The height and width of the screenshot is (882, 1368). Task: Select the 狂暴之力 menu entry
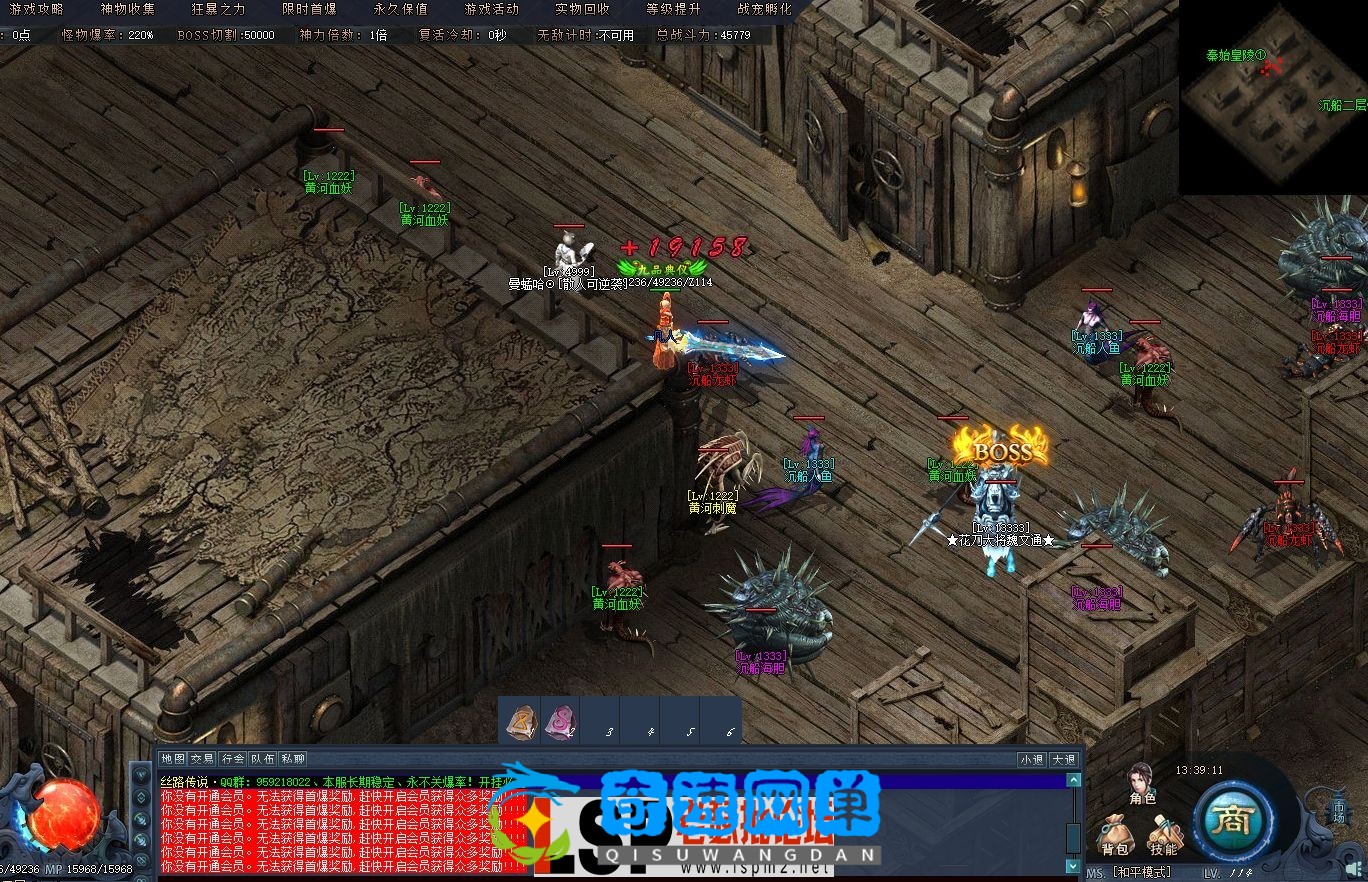click(218, 9)
